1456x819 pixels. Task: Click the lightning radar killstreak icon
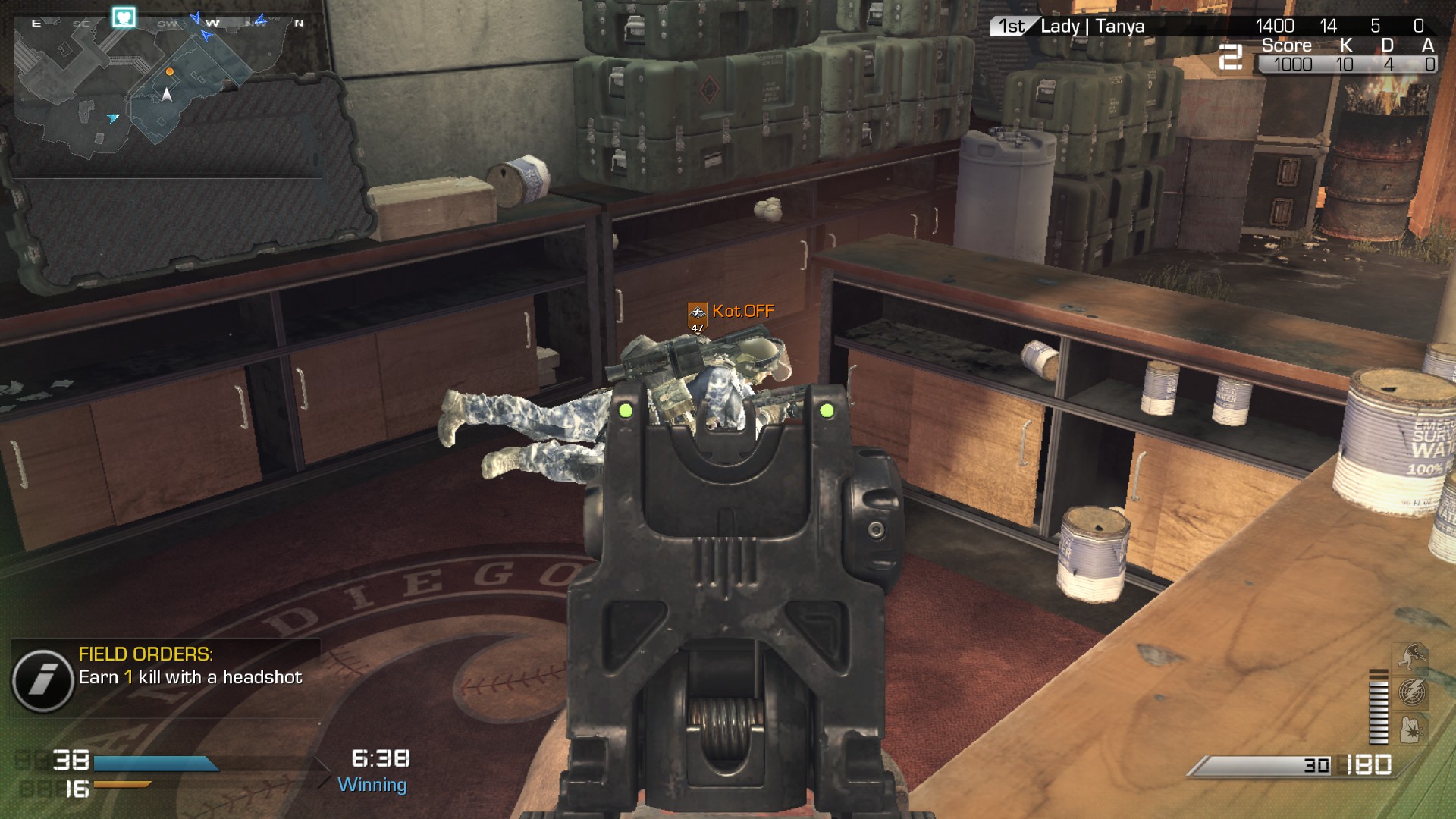click(x=1412, y=692)
